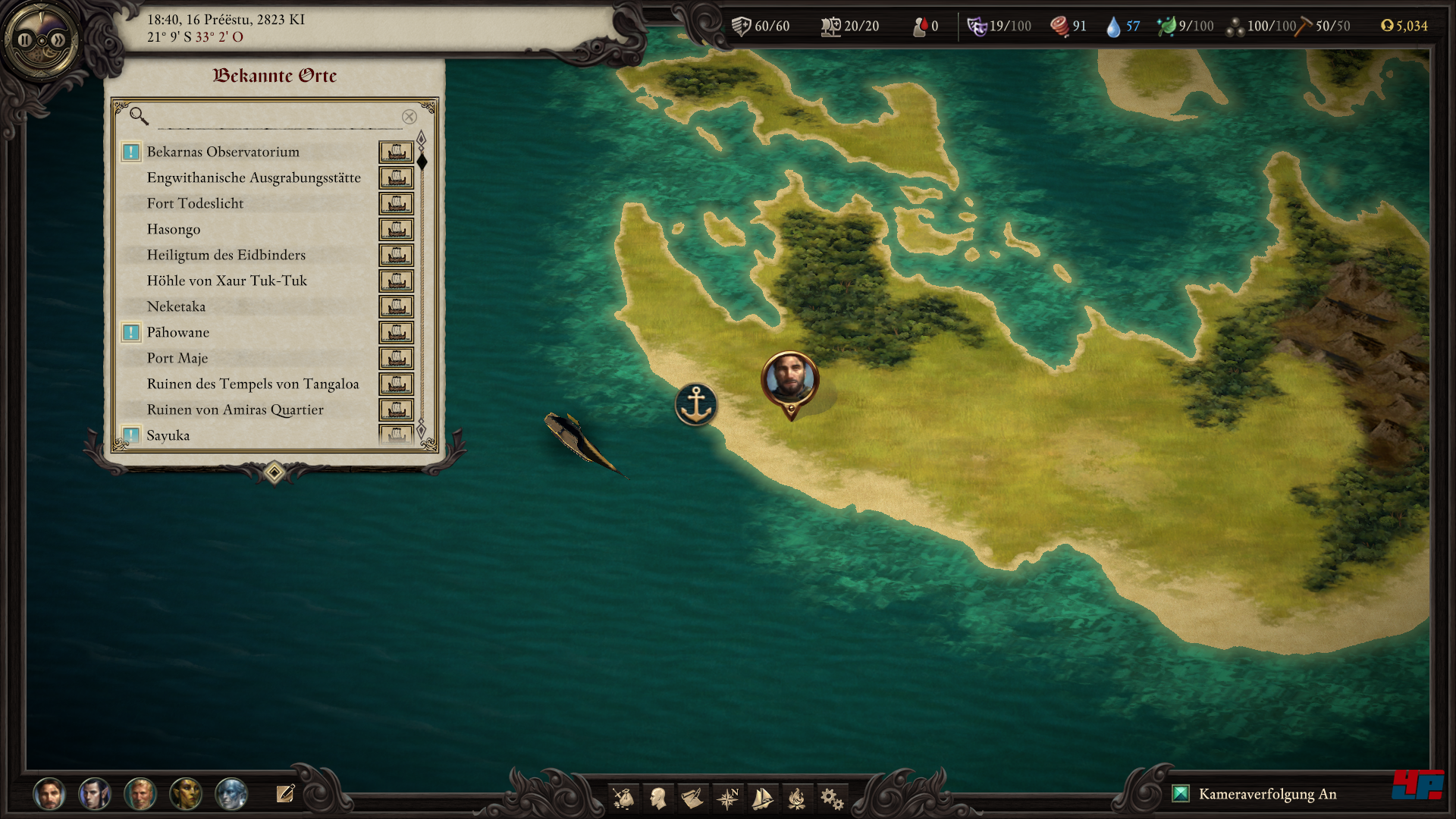Clear the location search with the X button
The height and width of the screenshot is (819, 1456).
click(409, 117)
